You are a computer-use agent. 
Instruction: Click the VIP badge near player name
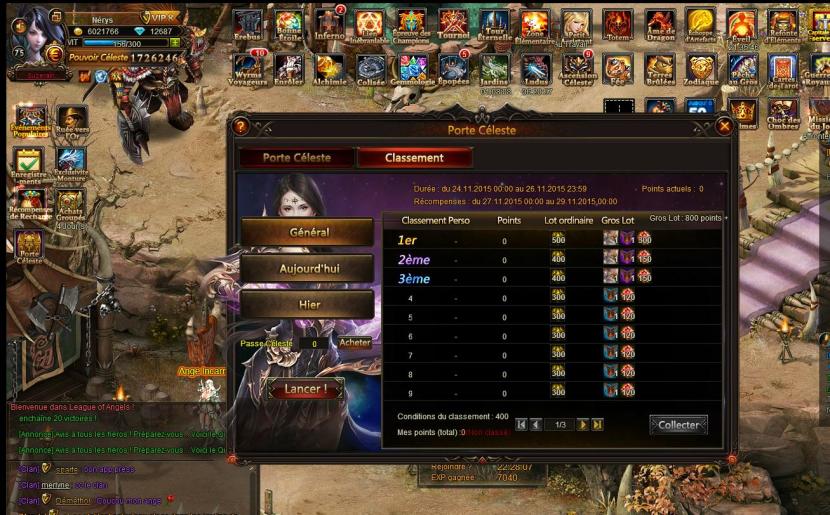[x=160, y=17]
